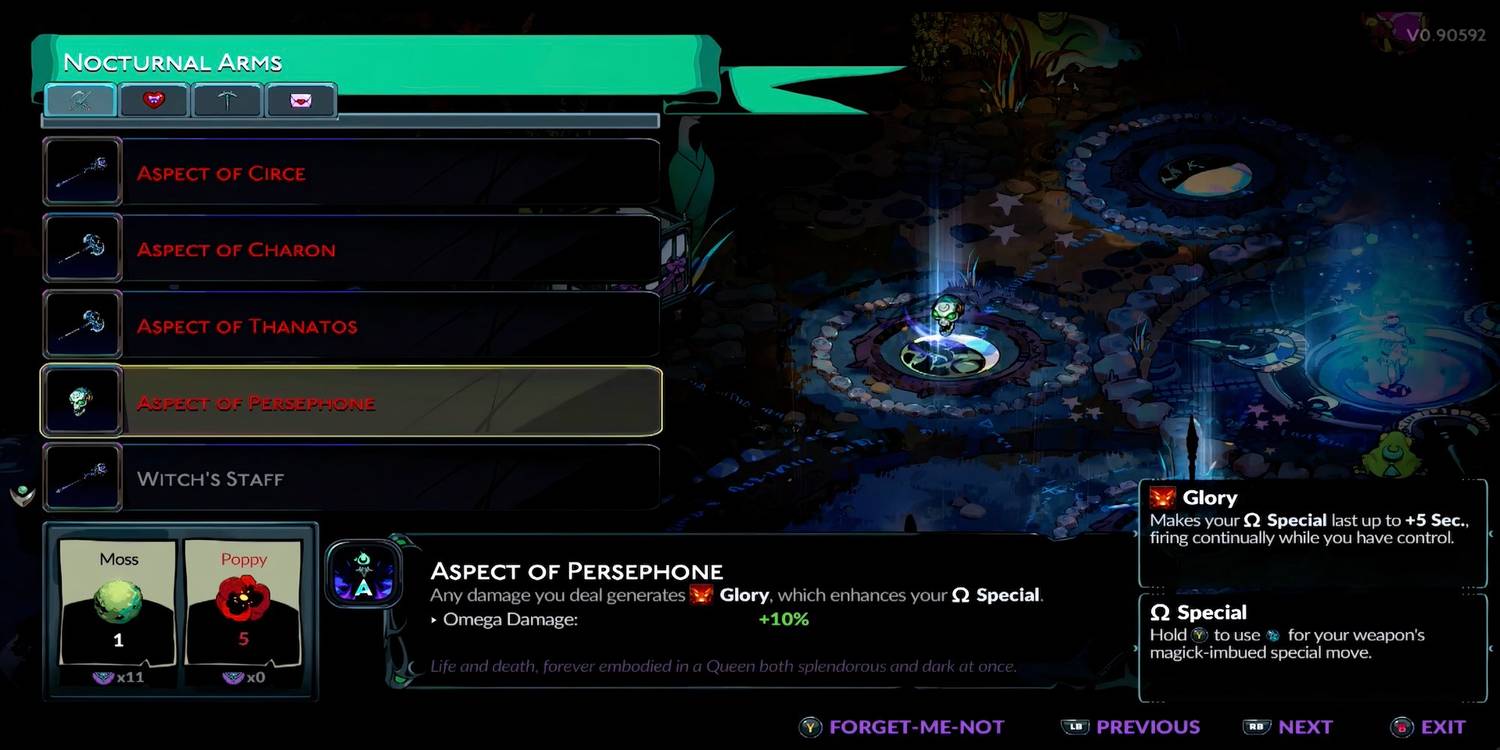Switch to the heart keepsake tab
Viewport: 1500px width, 750px height.
point(154,99)
